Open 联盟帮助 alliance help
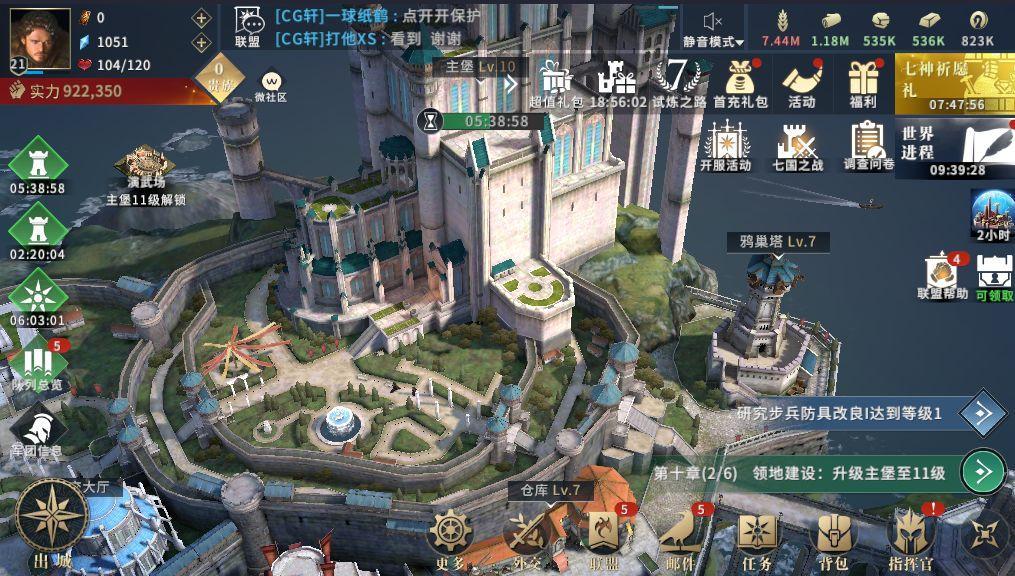1015x576 pixels. coord(943,277)
